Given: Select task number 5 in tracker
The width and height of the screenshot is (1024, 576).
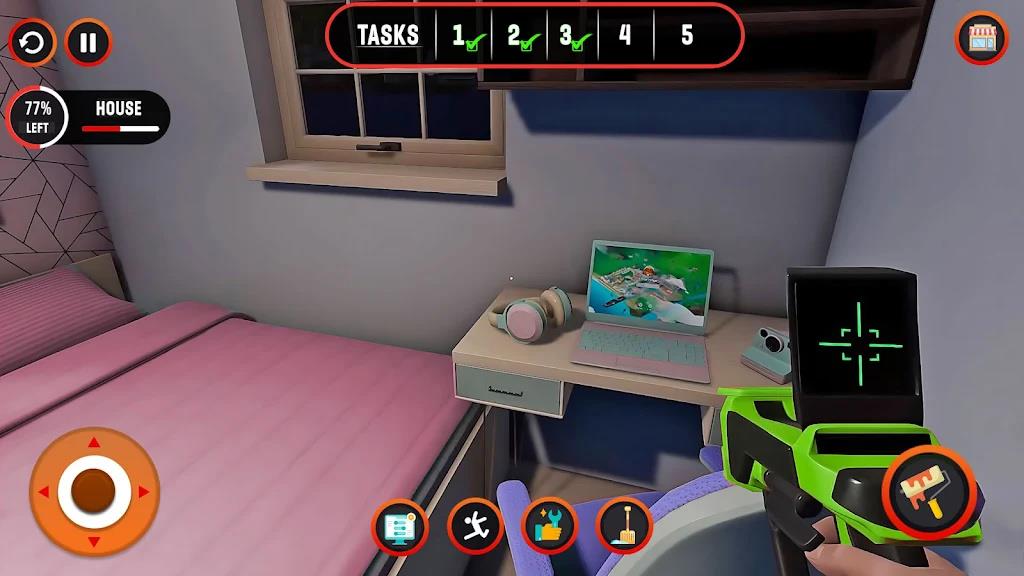Looking at the screenshot, I should [x=687, y=36].
